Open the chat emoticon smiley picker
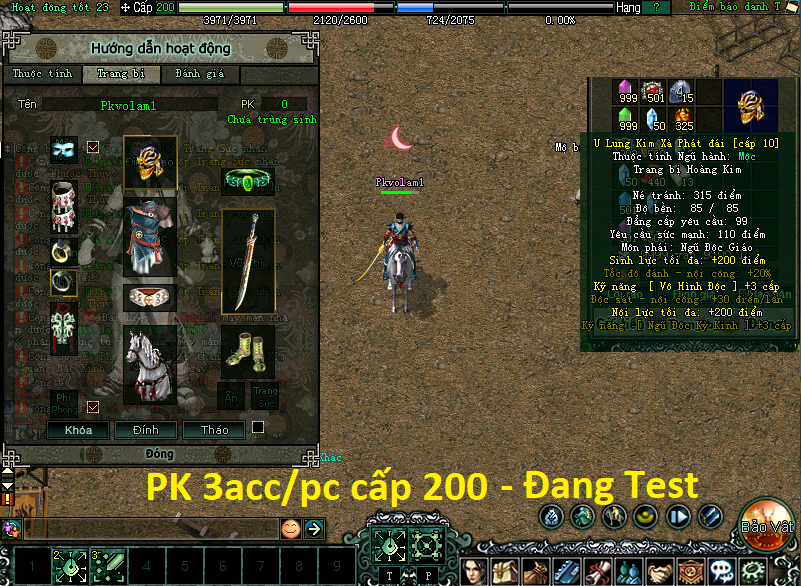 click(x=290, y=528)
